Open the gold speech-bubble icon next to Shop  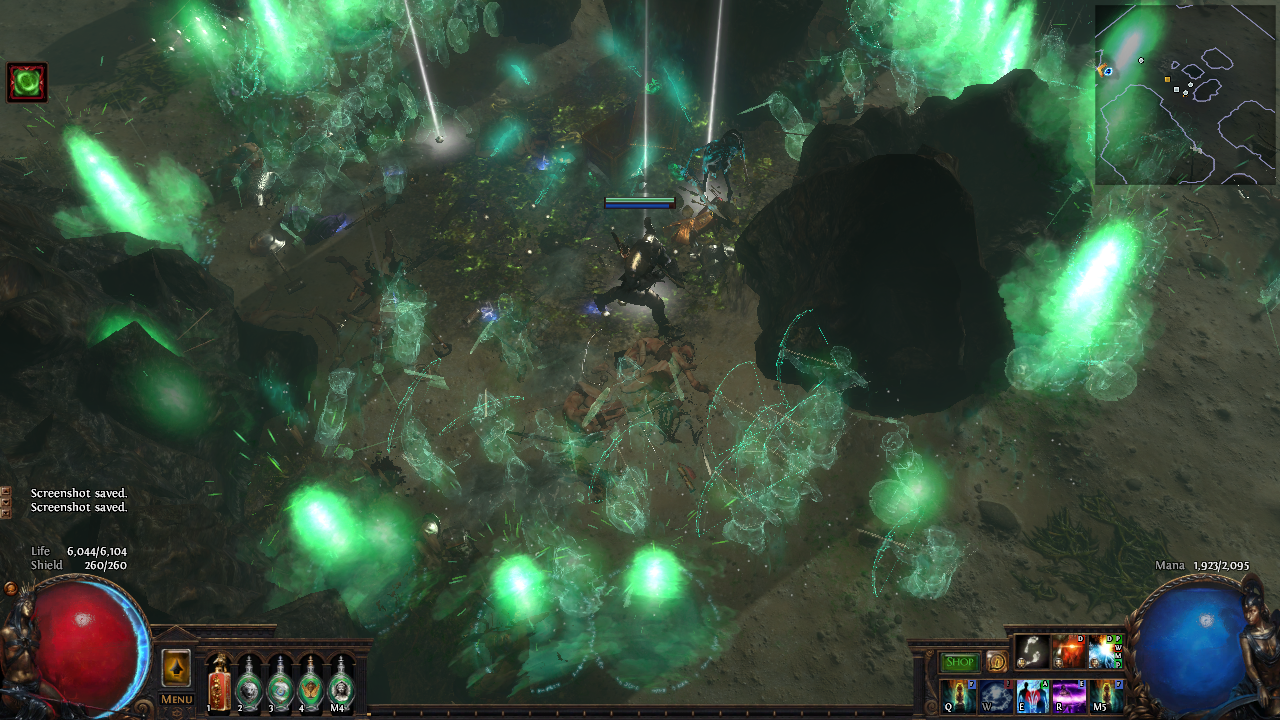click(x=996, y=662)
